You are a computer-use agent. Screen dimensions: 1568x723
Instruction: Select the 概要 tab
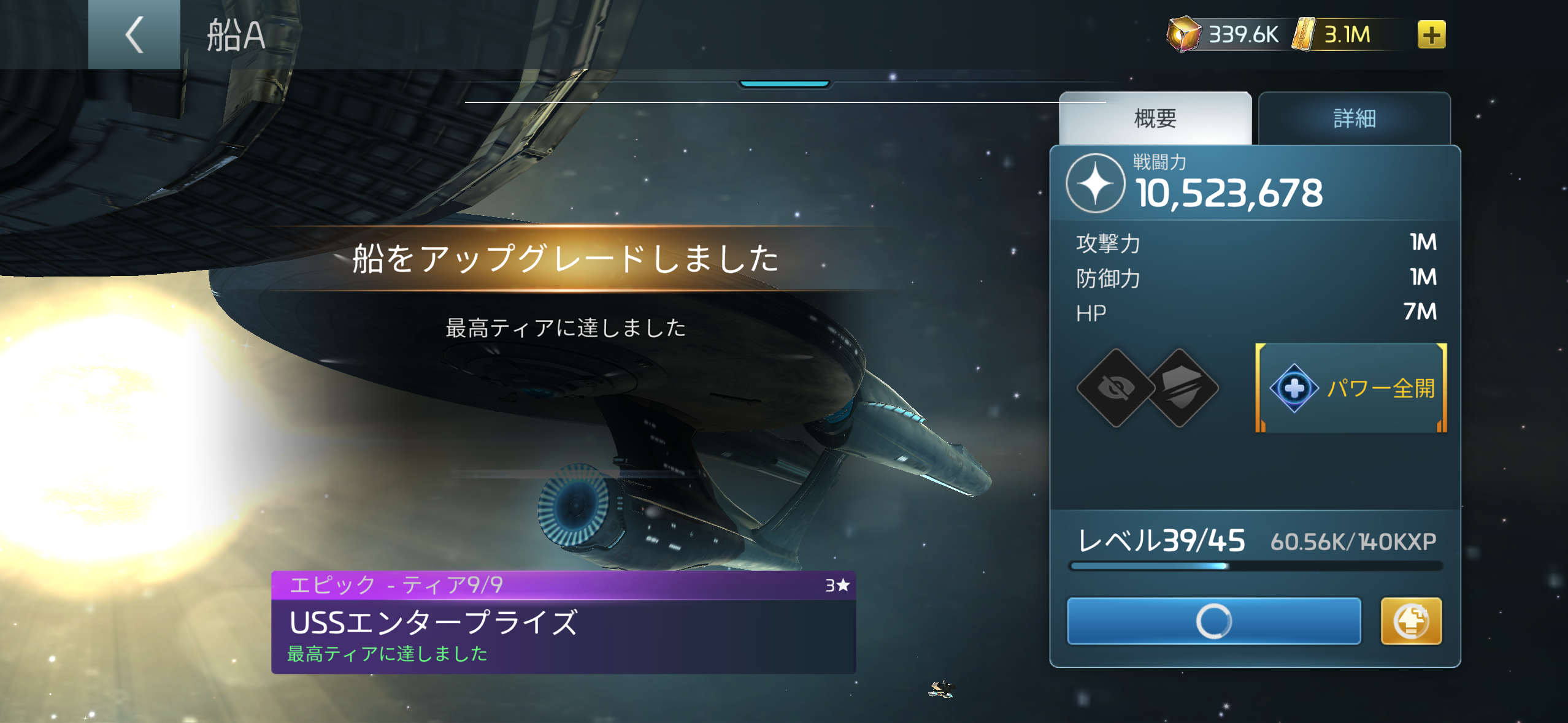[x=1155, y=118]
